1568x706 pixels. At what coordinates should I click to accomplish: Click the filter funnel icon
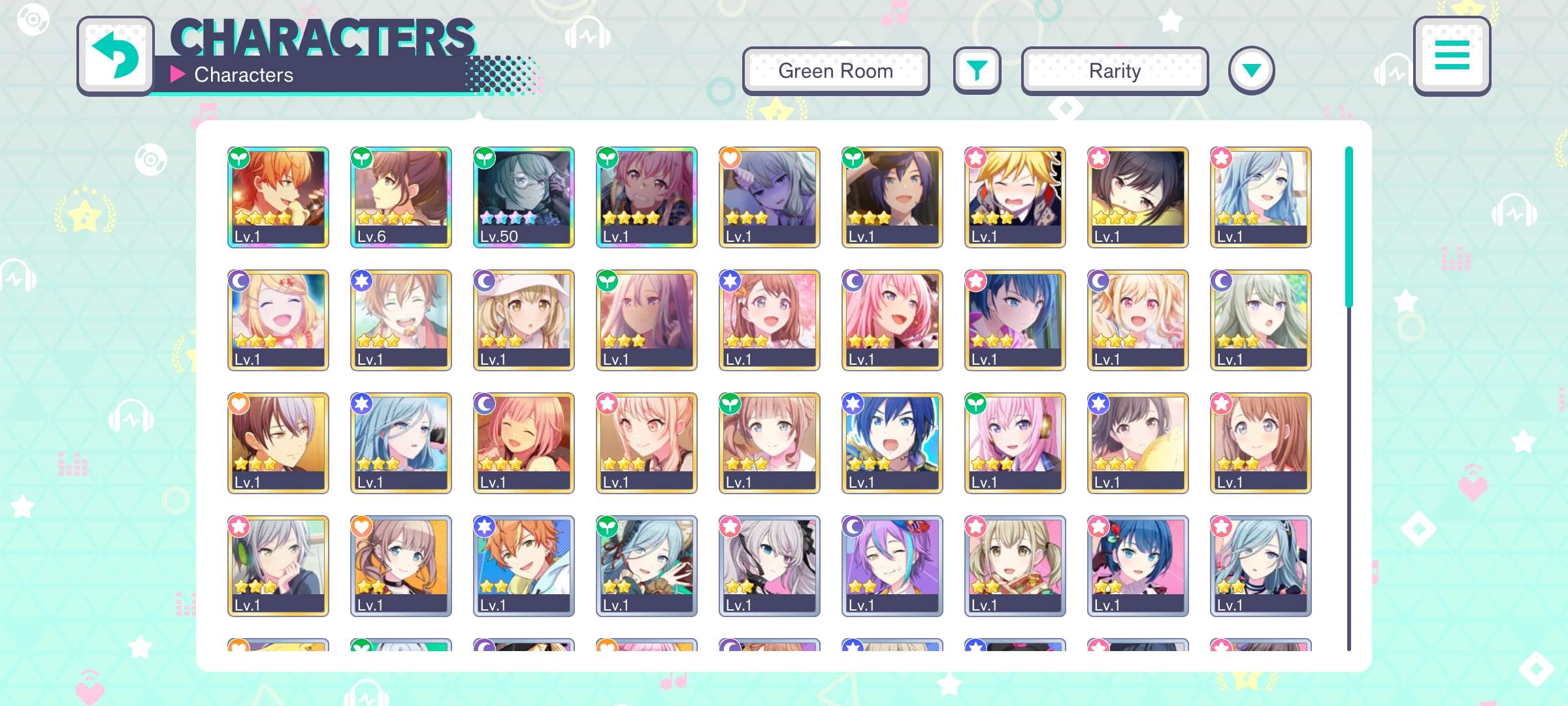(977, 70)
